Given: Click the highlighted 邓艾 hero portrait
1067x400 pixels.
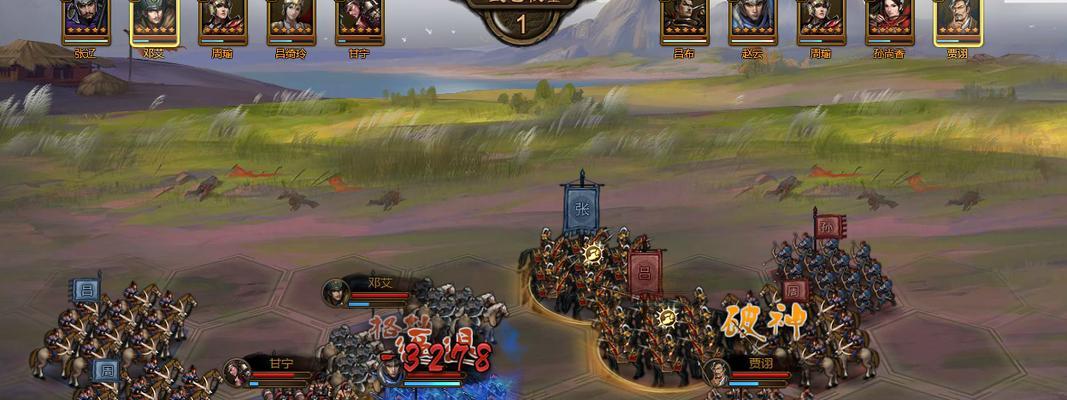Looking at the screenshot, I should coord(154,19).
